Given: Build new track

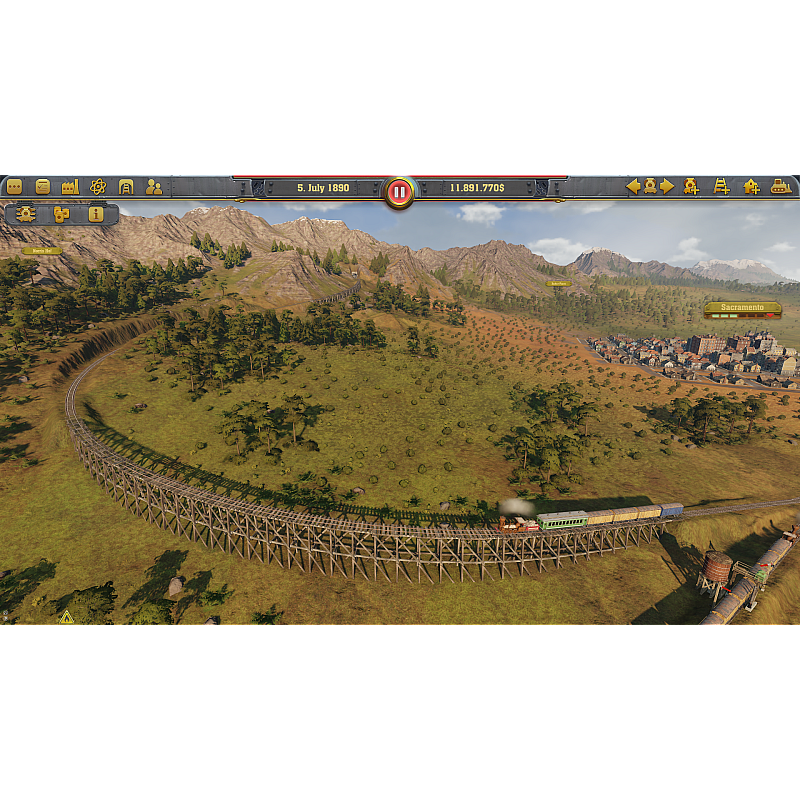Looking at the screenshot, I should (x=721, y=186).
